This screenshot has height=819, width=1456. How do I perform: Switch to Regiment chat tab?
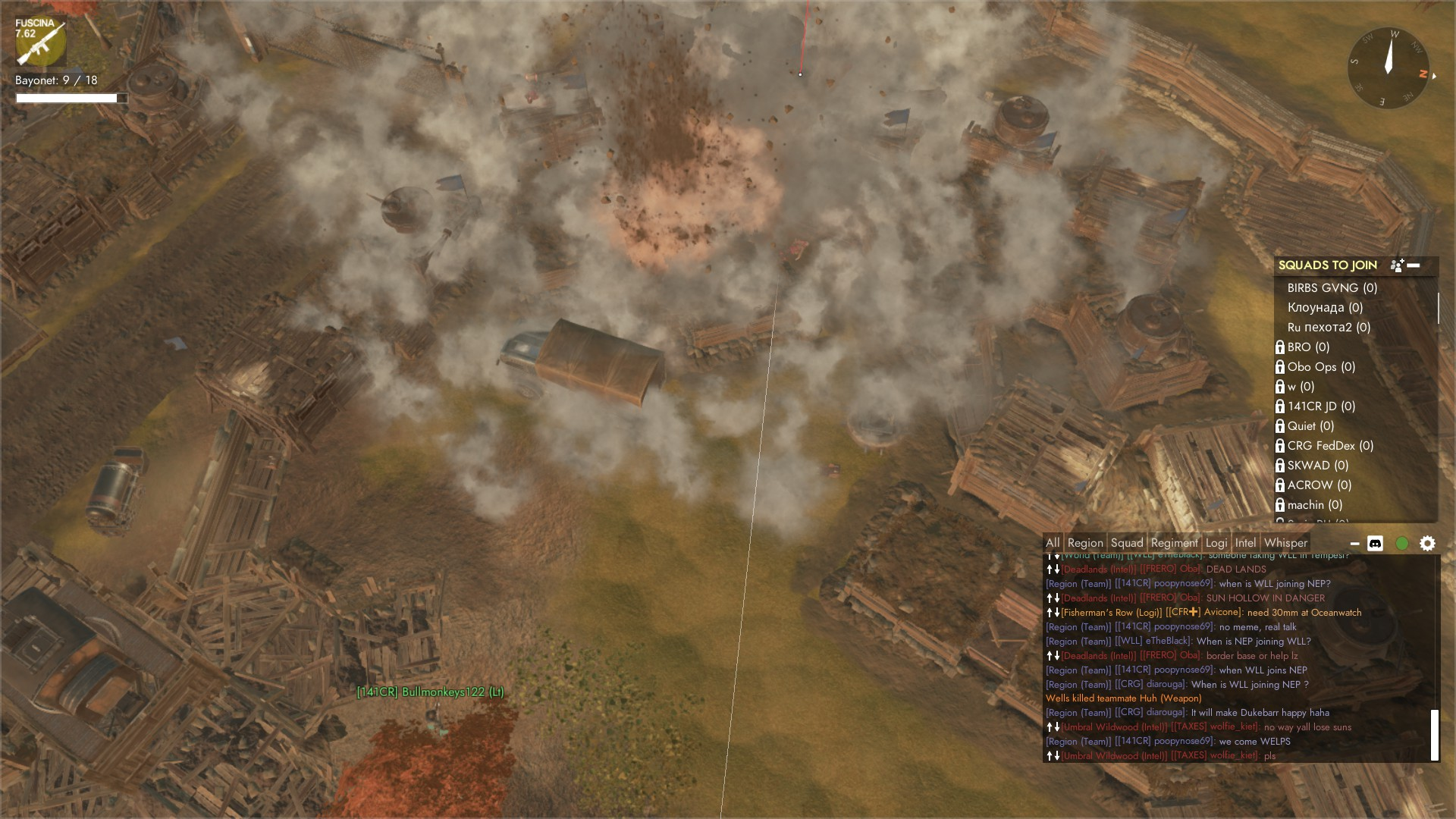pos(1174,543)
